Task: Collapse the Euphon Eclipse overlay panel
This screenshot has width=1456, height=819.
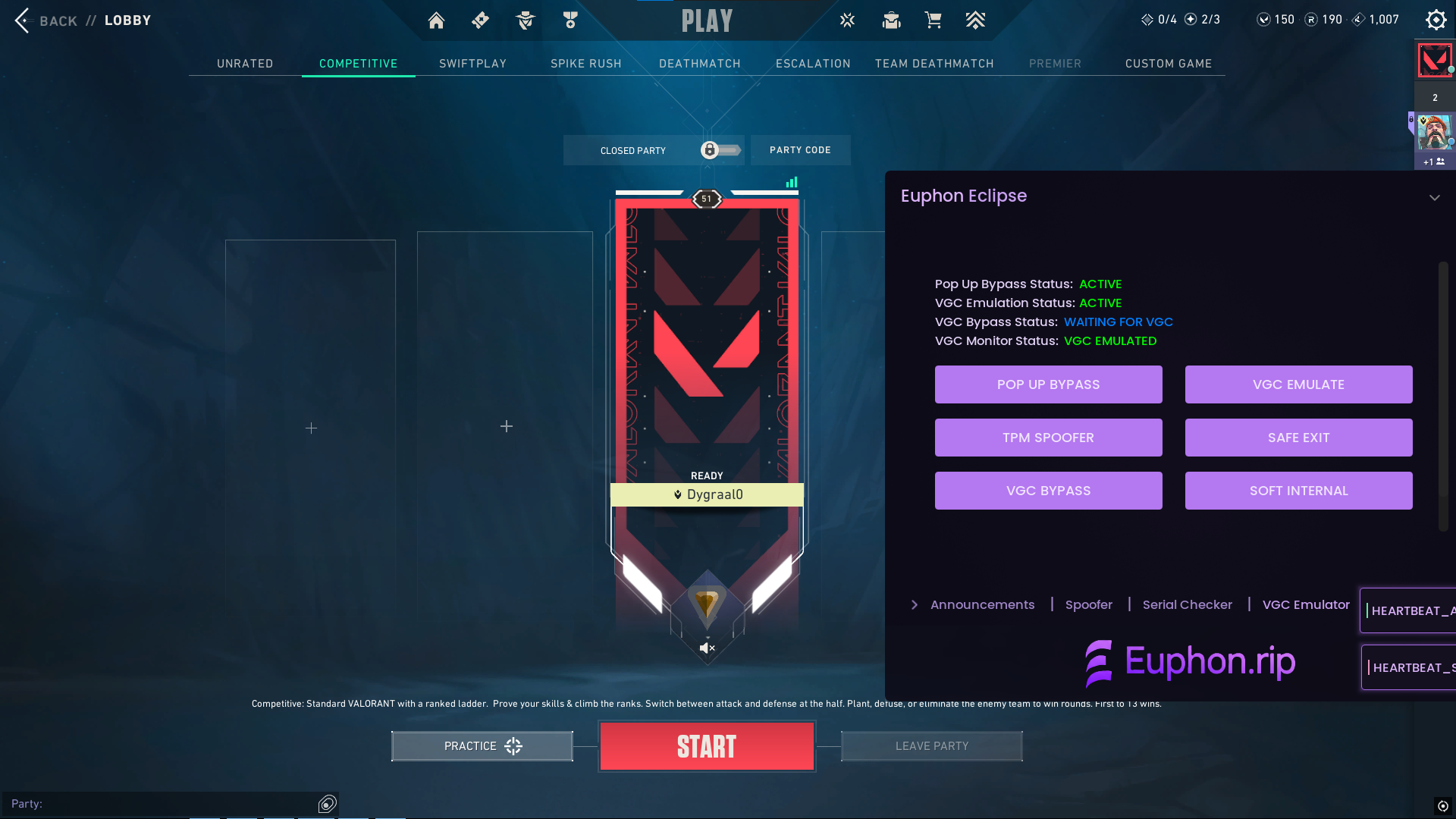Action: pos(1434,197)
